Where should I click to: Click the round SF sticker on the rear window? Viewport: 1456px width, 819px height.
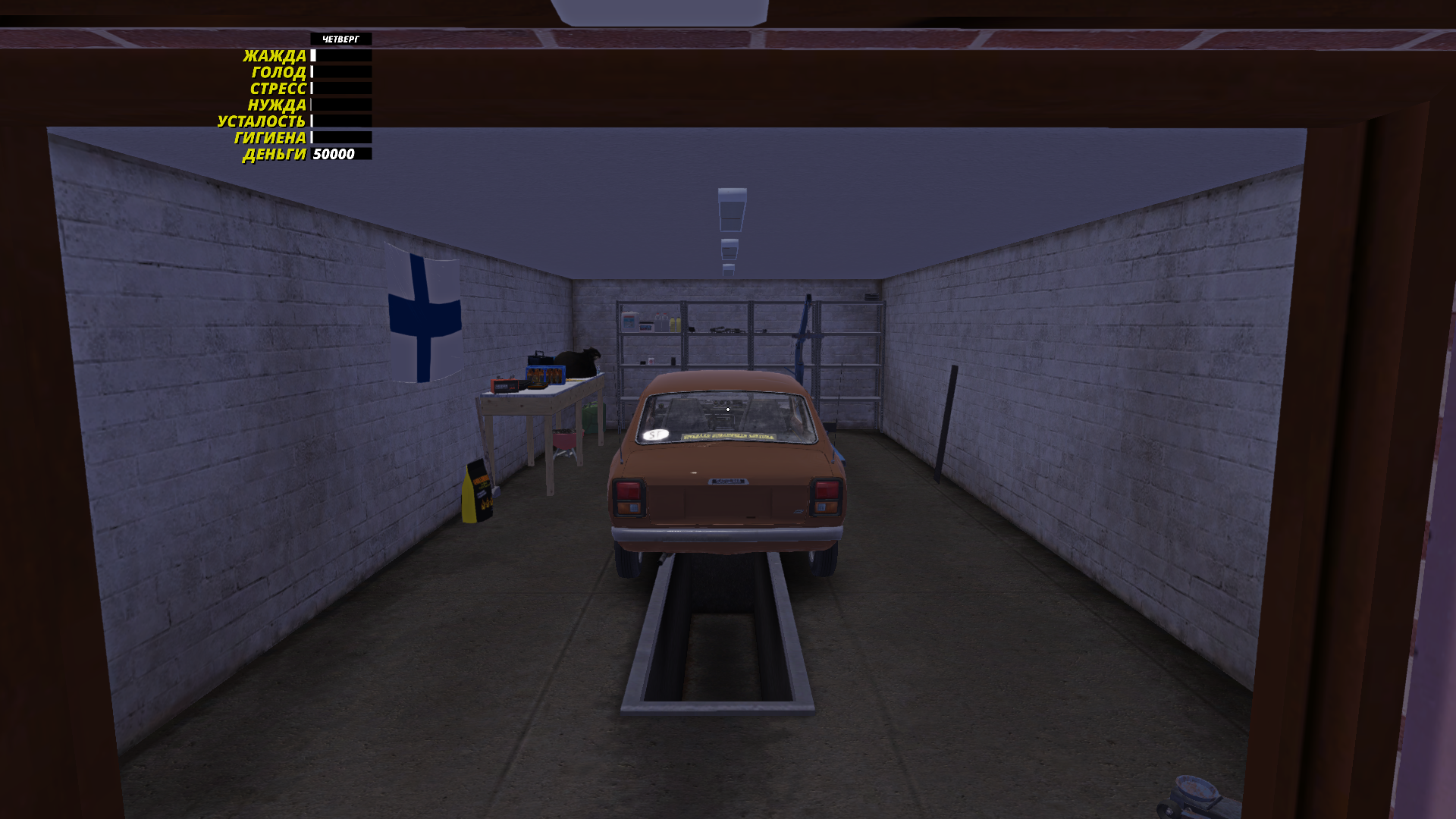[x=655, y=434]
